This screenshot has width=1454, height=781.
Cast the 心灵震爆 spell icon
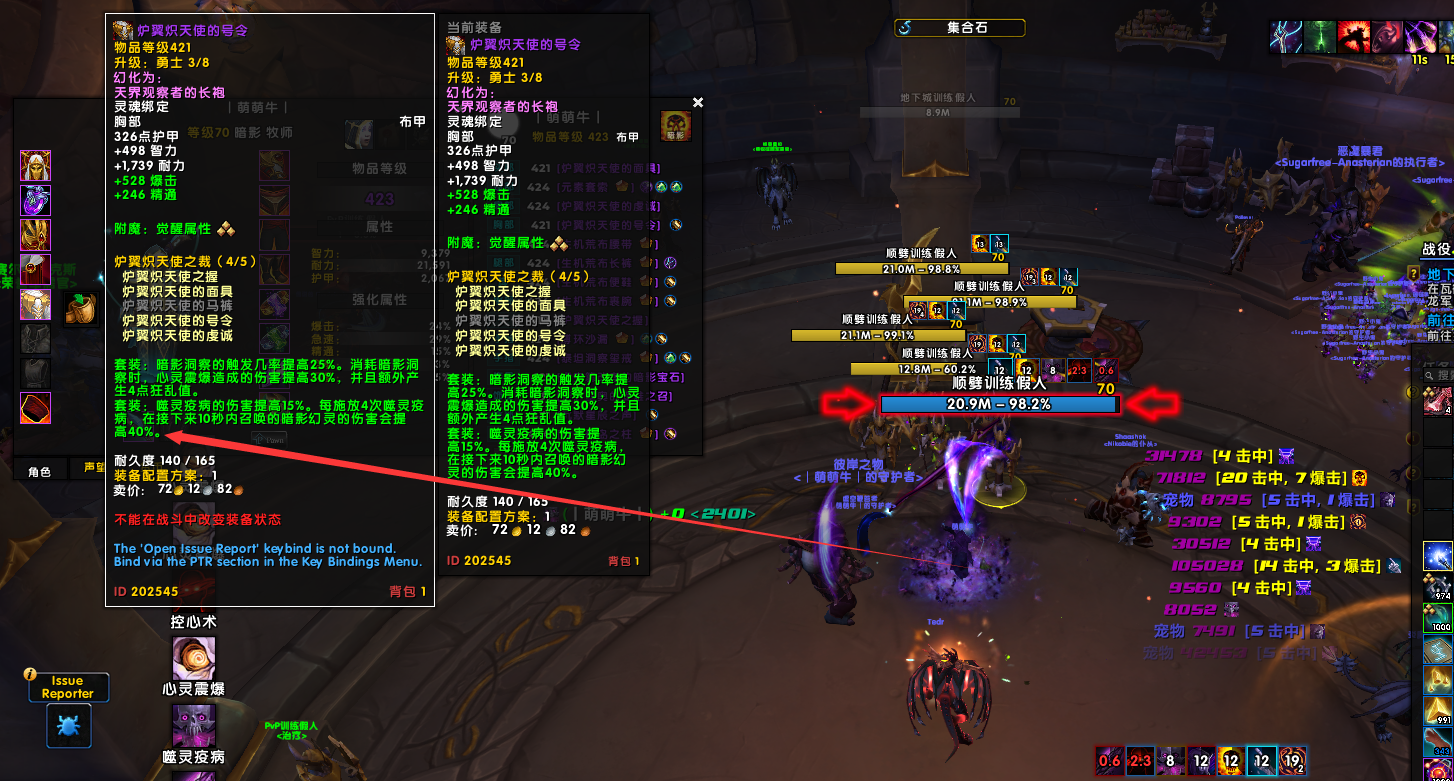193,658
